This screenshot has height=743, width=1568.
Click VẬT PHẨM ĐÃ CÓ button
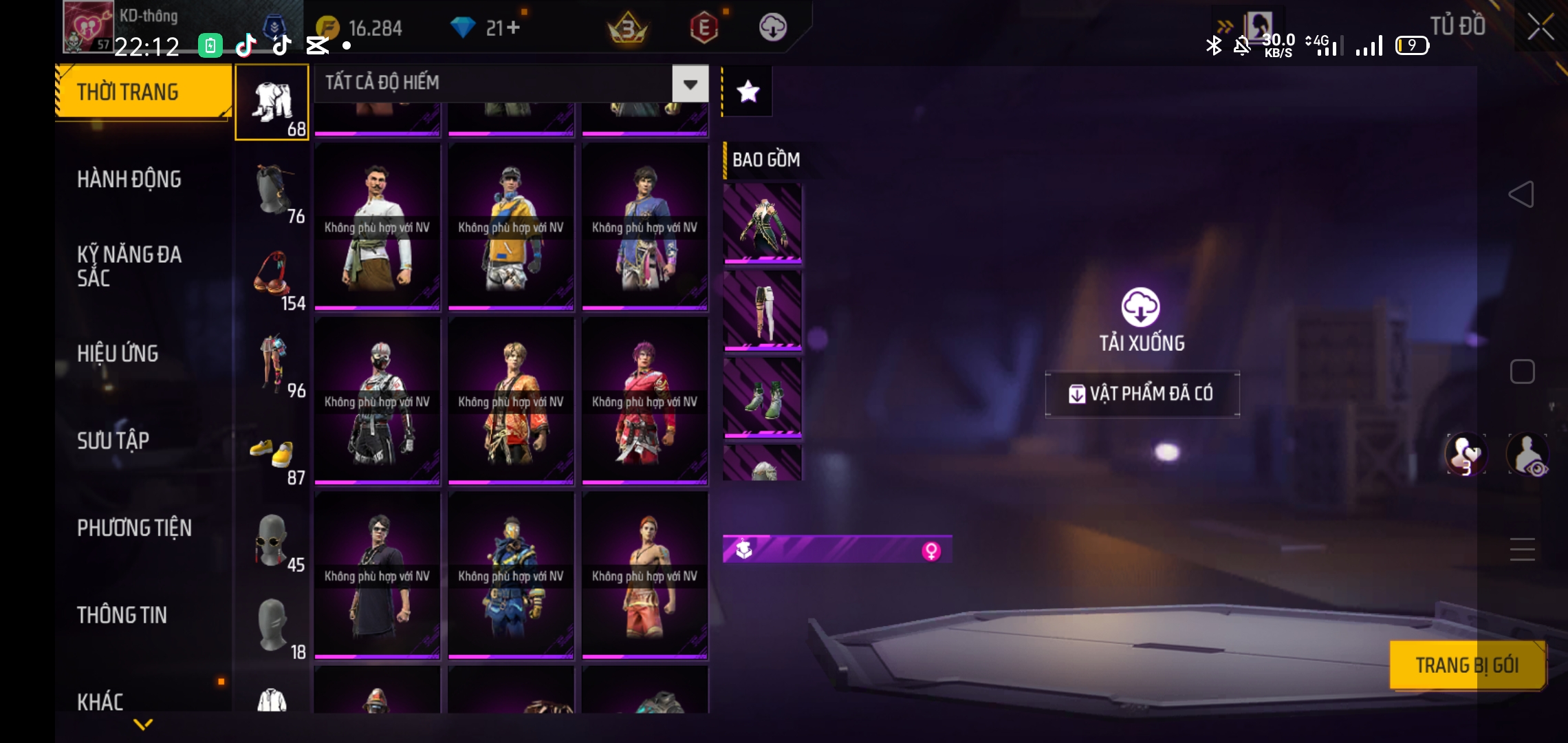tap(1142, 394)
